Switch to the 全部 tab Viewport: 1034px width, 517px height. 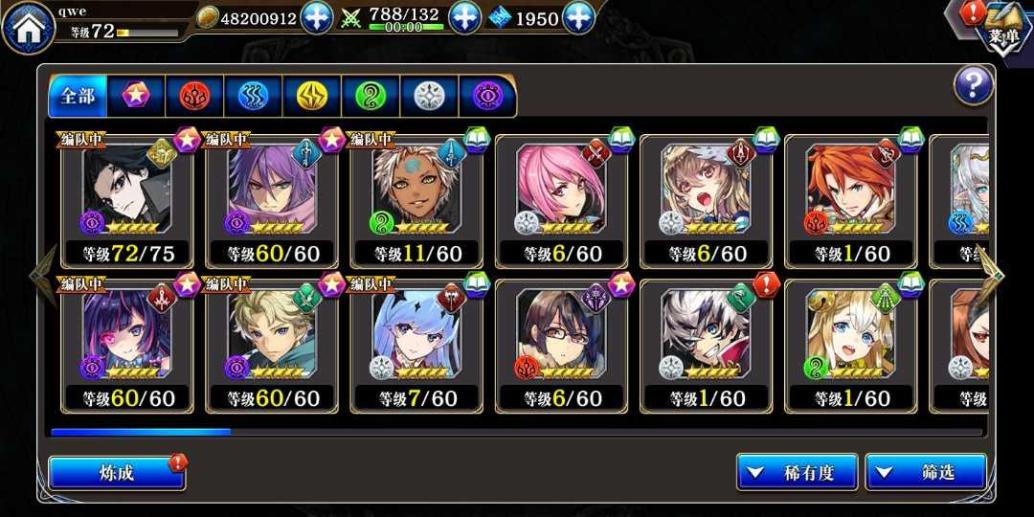click(x=77, y=96)
